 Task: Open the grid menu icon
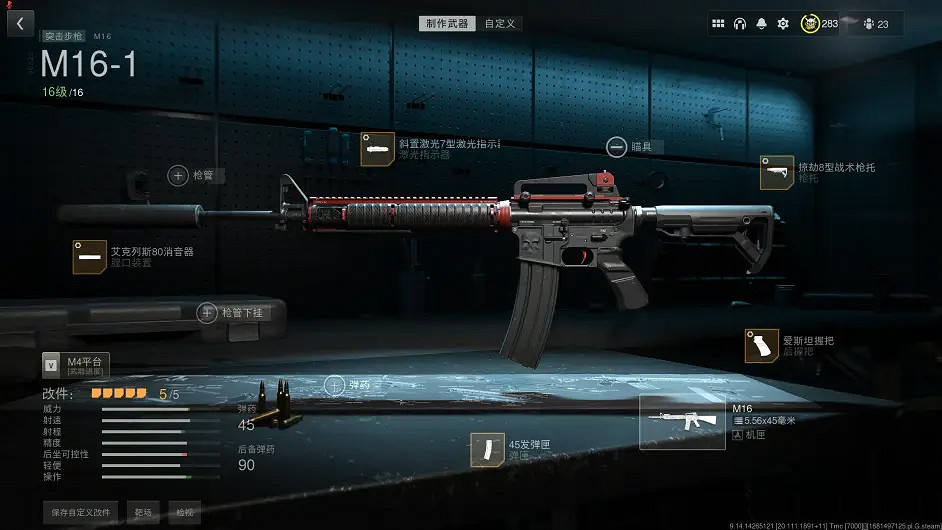point(718,23)
